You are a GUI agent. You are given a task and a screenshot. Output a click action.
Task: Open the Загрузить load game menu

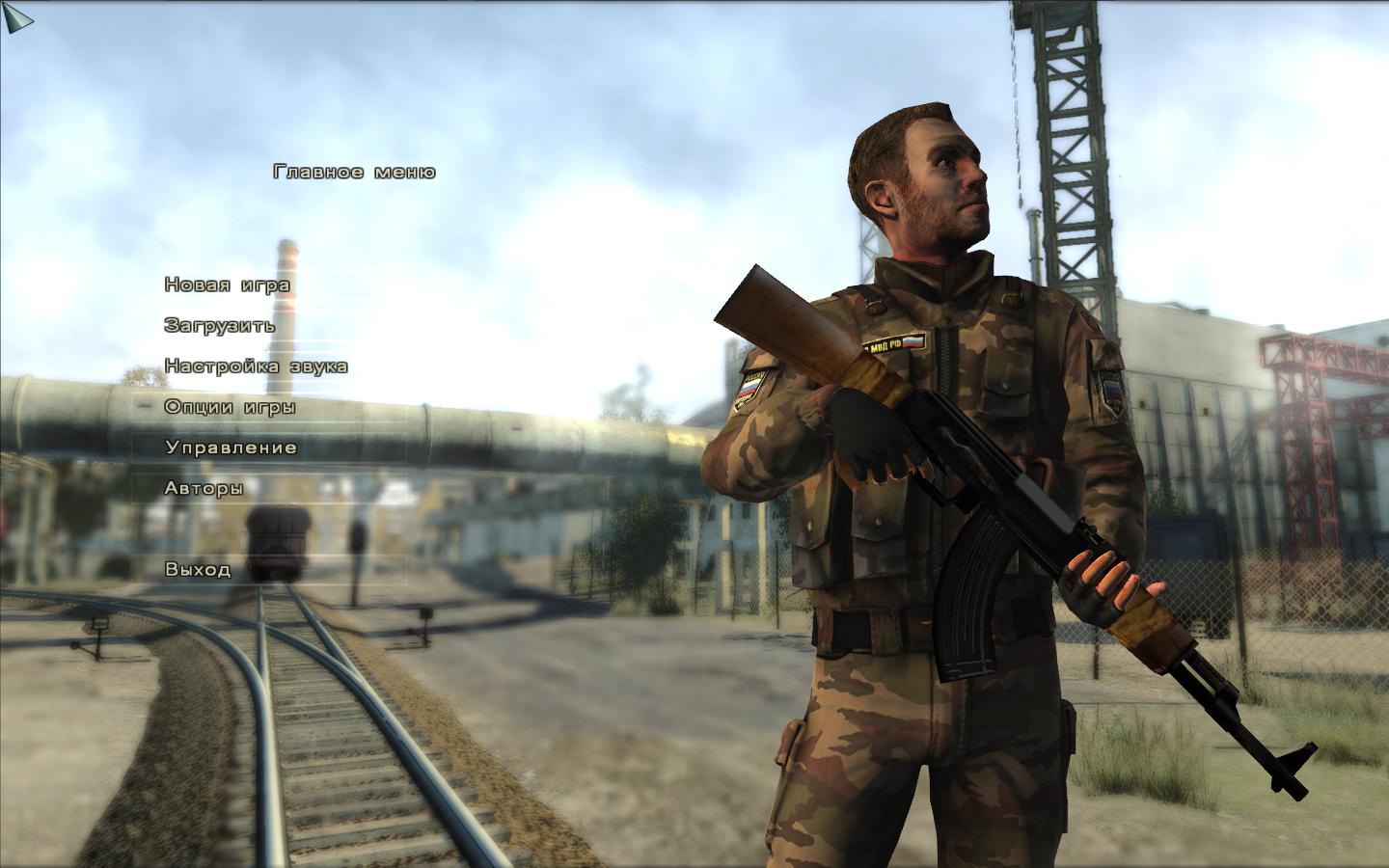pos(220,326)
